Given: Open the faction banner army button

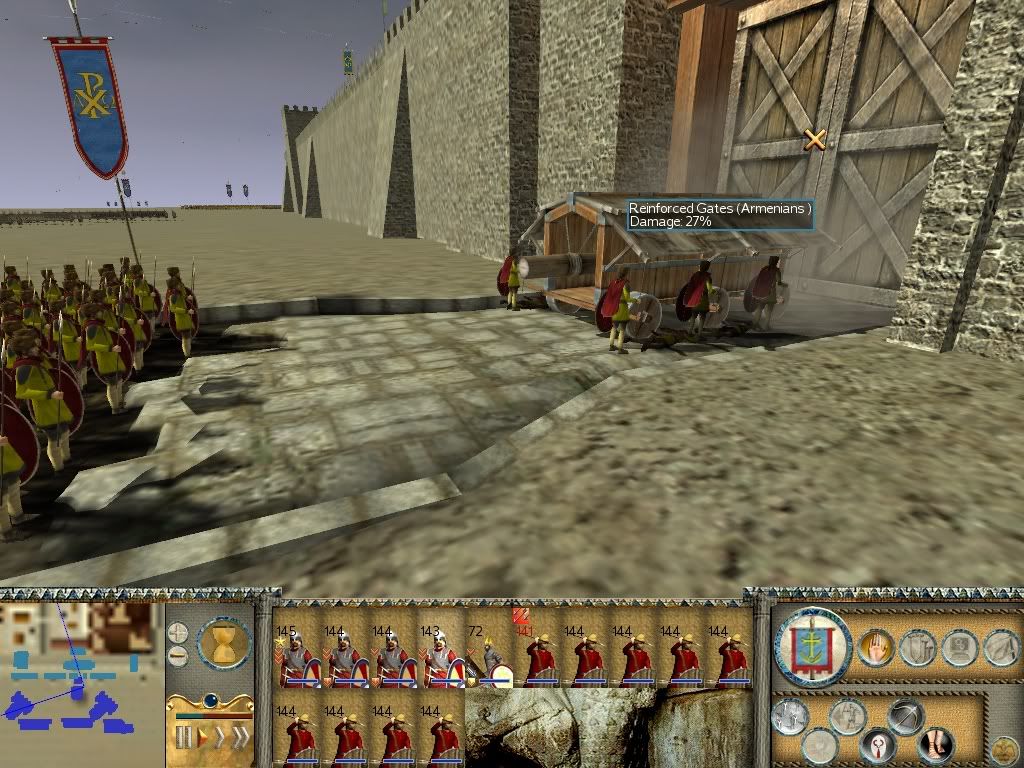Looking at the screenshot, I should point(812,648).
